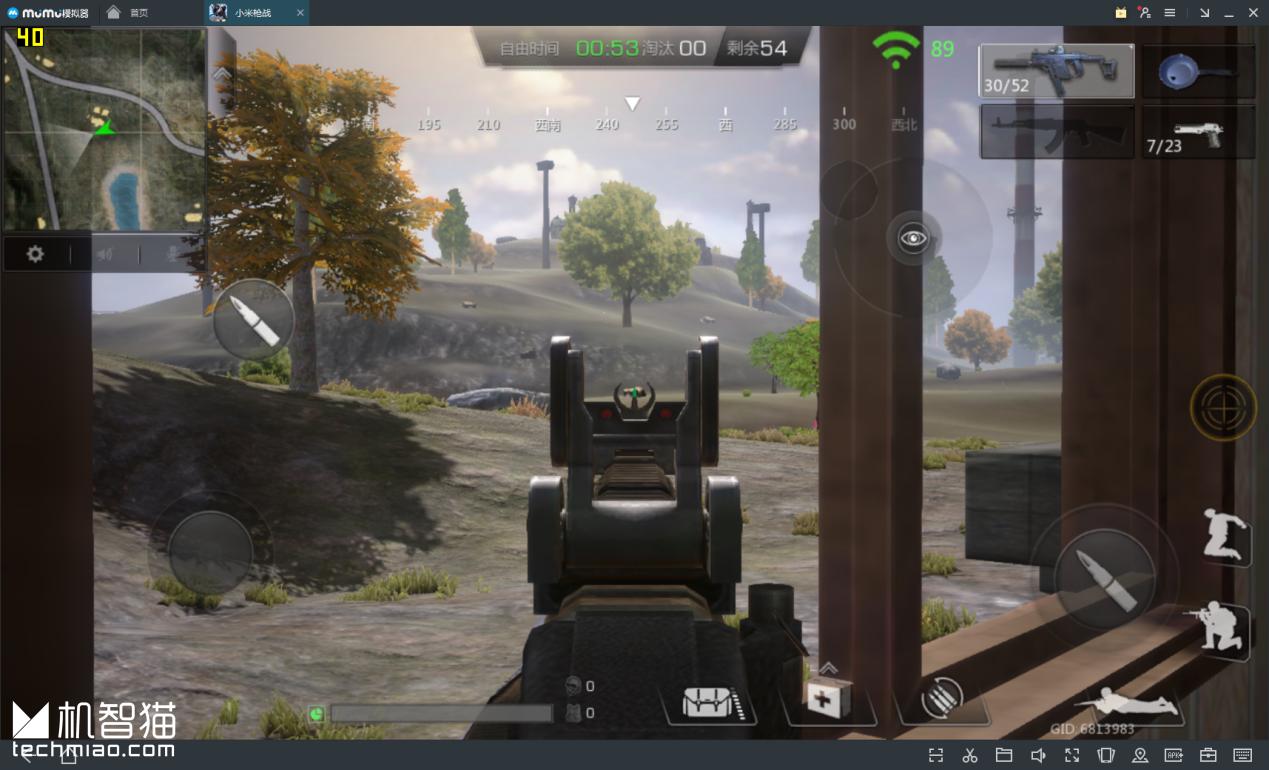The image size is (1269, 770).
Task: Reload using the circular ammo button
Action: pos(940,698)
